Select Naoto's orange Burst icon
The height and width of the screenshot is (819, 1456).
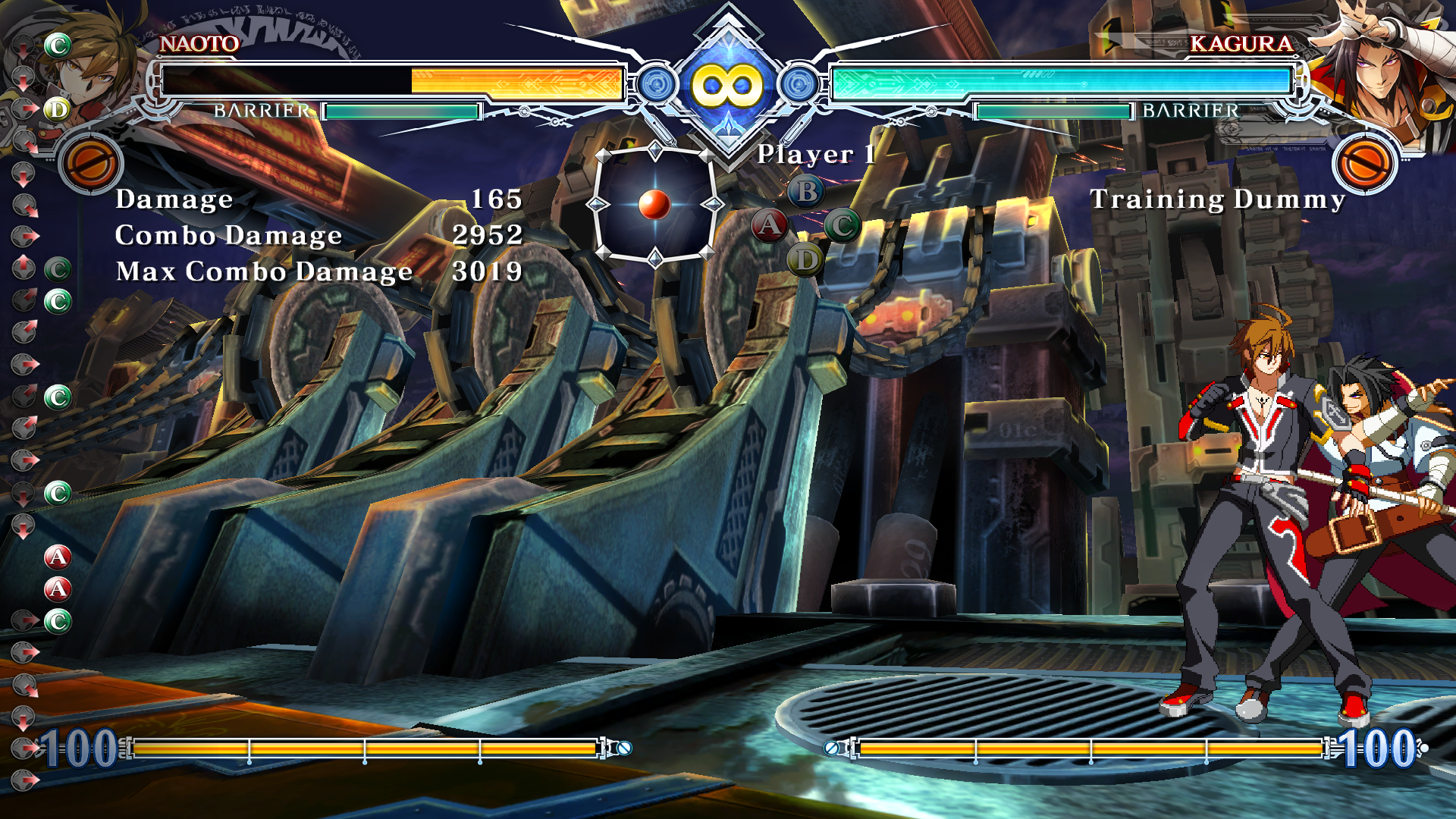pos(91,163)
